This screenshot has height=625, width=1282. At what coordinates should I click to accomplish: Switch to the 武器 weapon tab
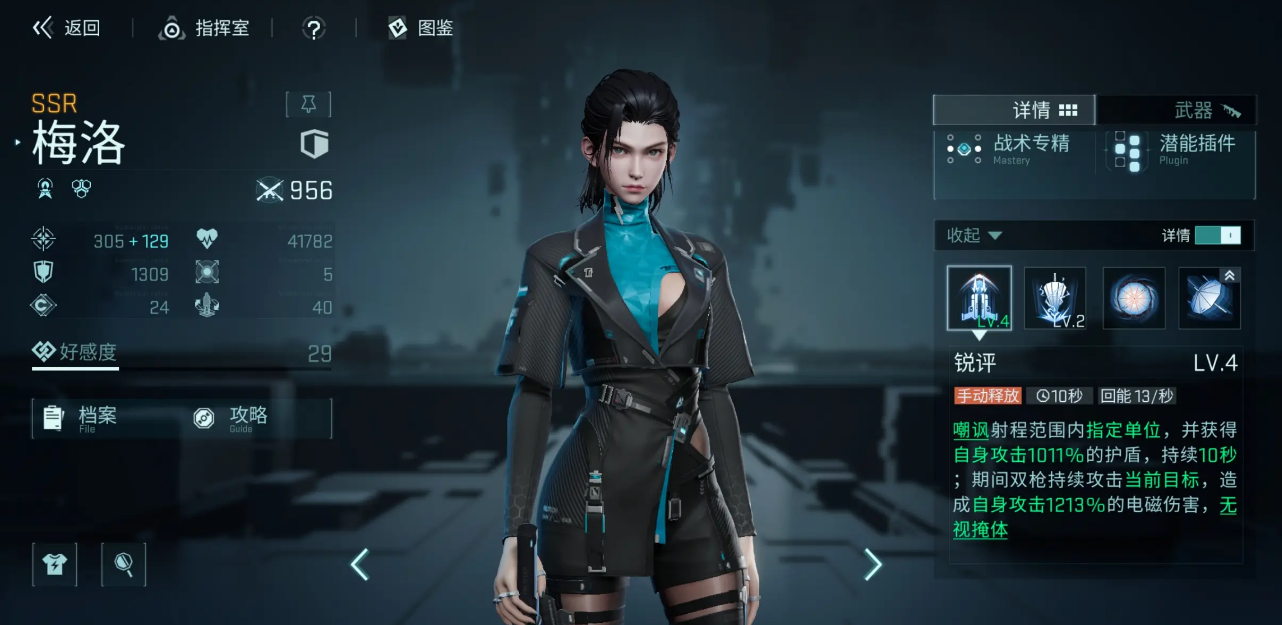pyautogui.click(x=1176, y=110)
